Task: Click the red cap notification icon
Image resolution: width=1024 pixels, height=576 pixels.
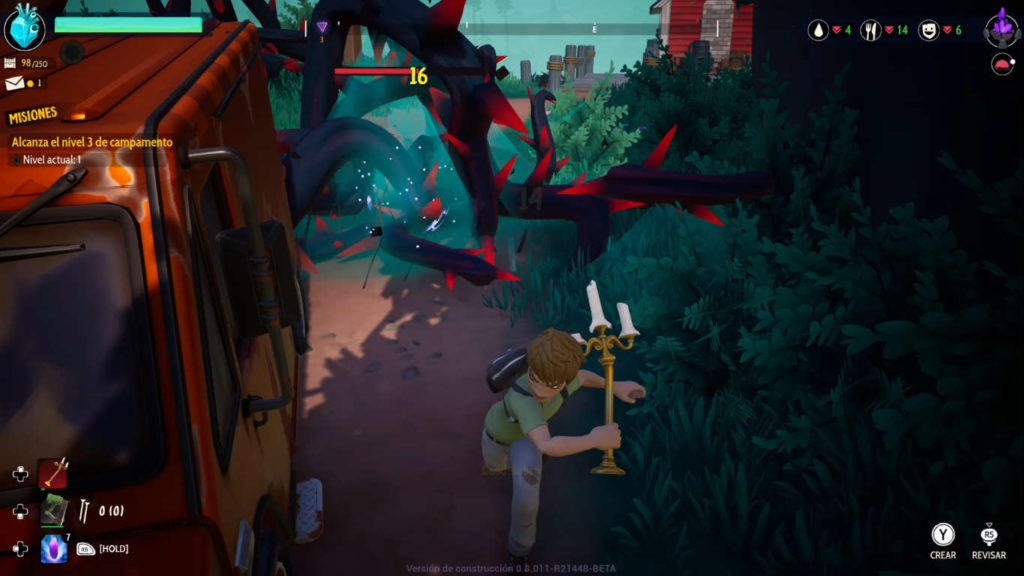Action: [x=1000, y=66]
